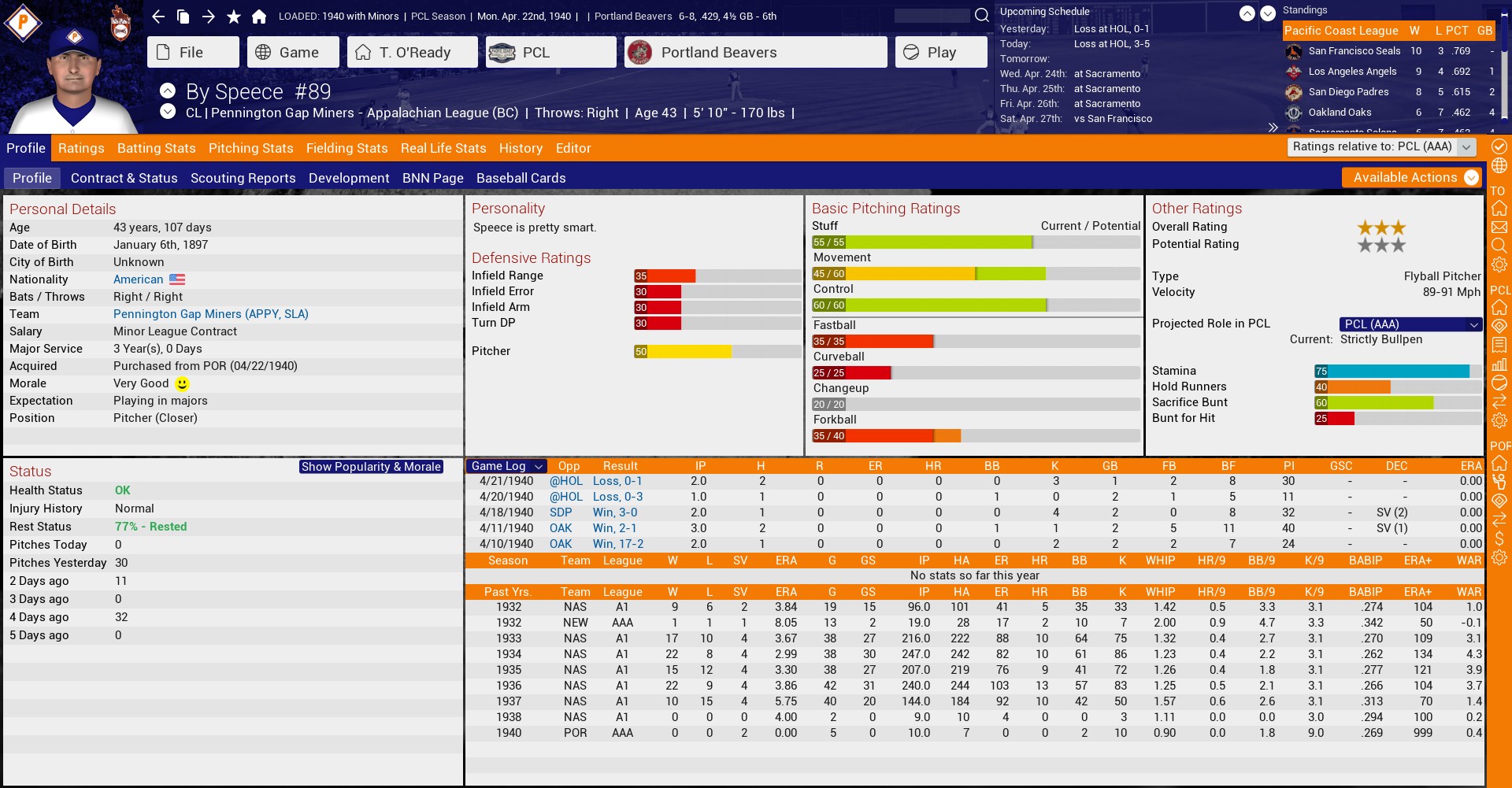The height and width of the screenshot is (788, 1512).
Task: Go to the Editor tab
Action: (573, 148)
